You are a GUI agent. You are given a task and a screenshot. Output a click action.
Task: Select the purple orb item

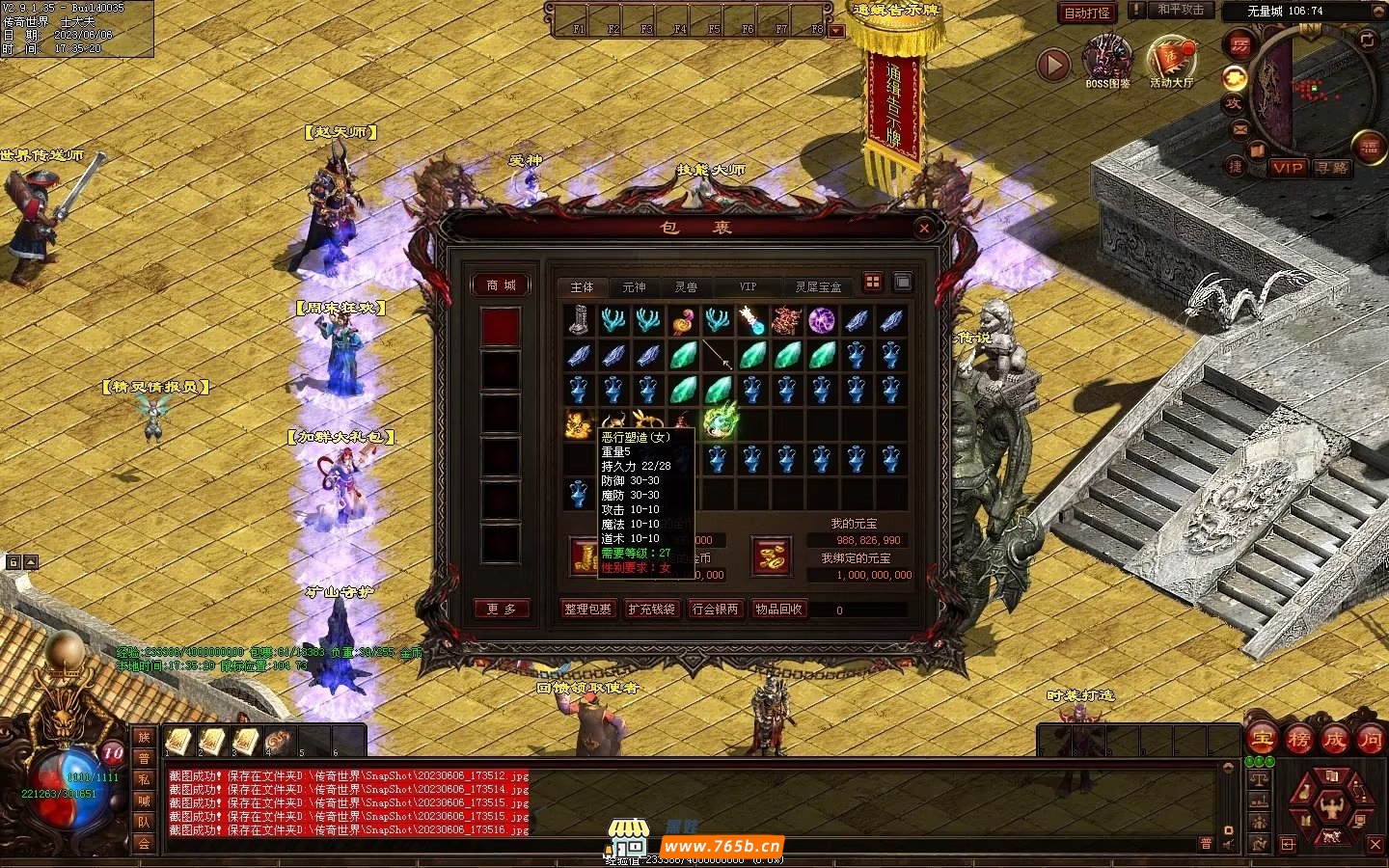821,320
